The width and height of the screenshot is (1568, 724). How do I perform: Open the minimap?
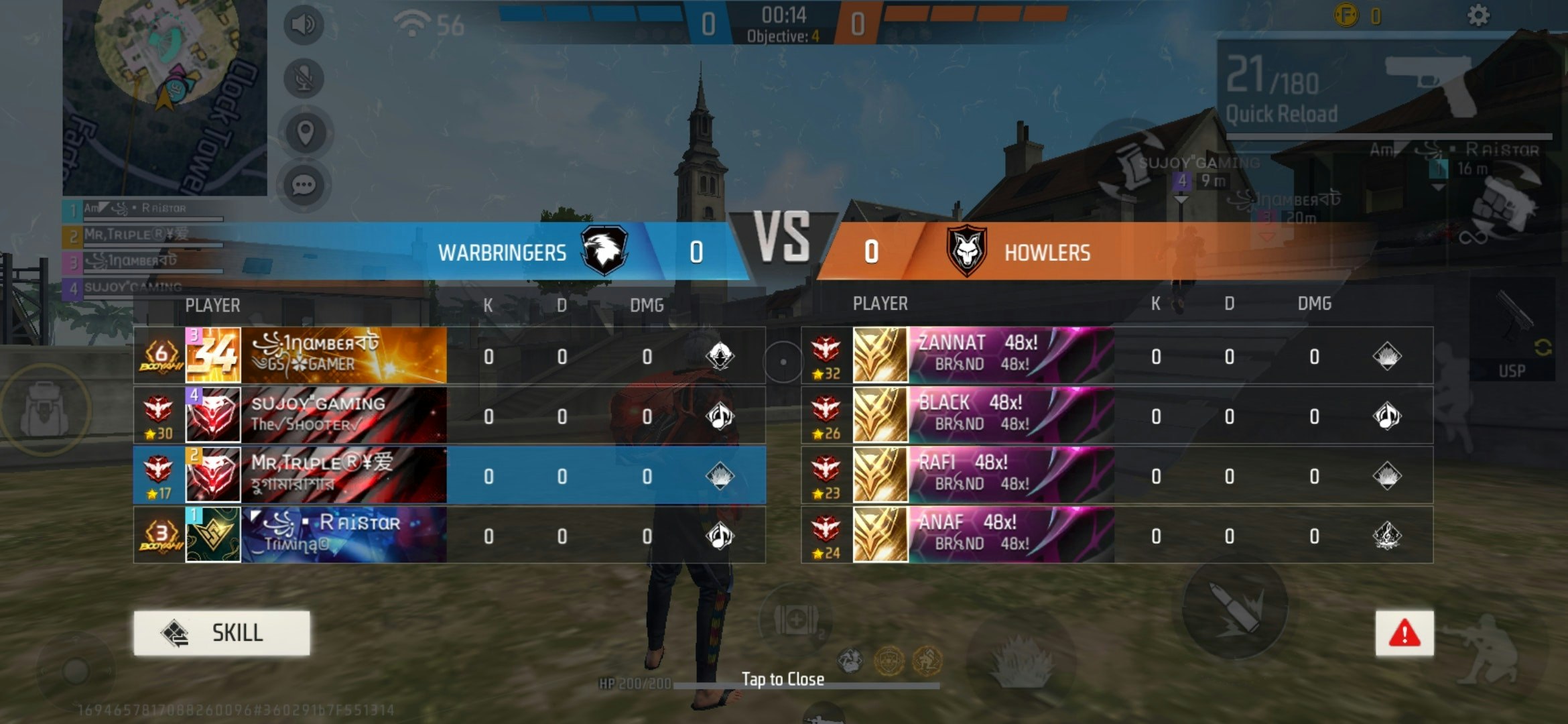click(164, 97)
